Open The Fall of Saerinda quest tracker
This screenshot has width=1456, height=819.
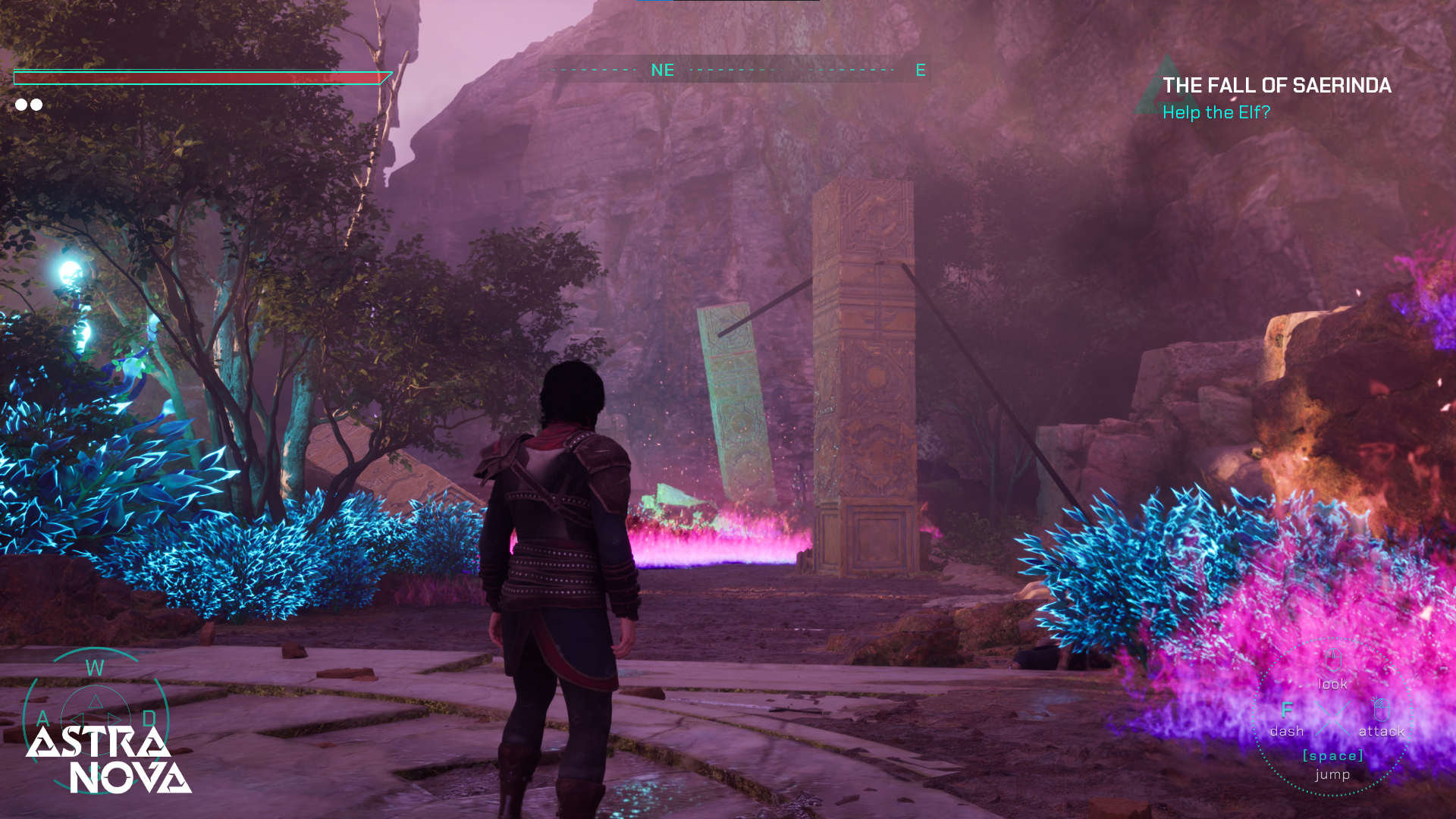pyautogui.click(x=1276, y=86)
